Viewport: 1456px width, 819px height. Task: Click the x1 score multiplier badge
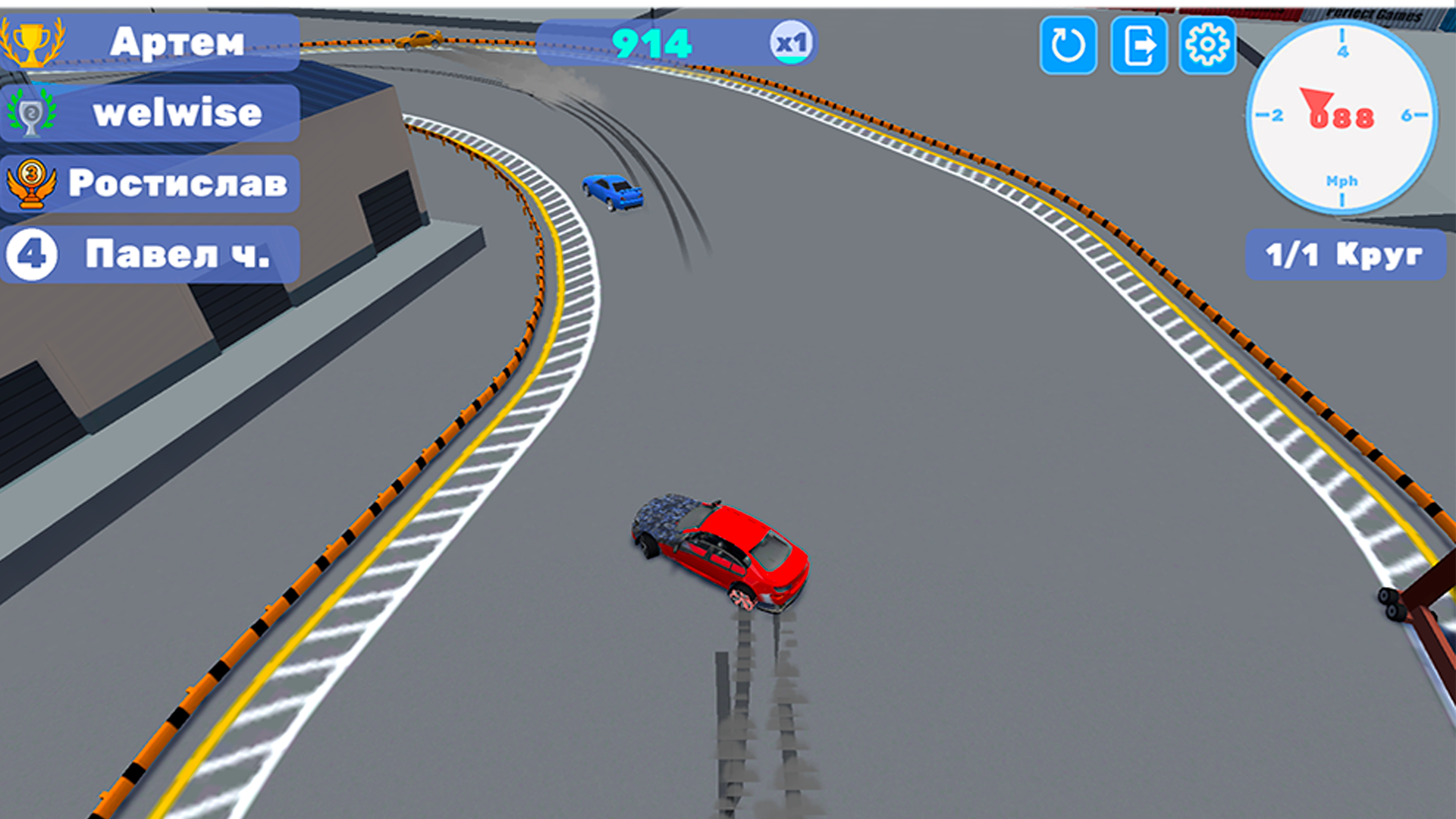[793, 43]
